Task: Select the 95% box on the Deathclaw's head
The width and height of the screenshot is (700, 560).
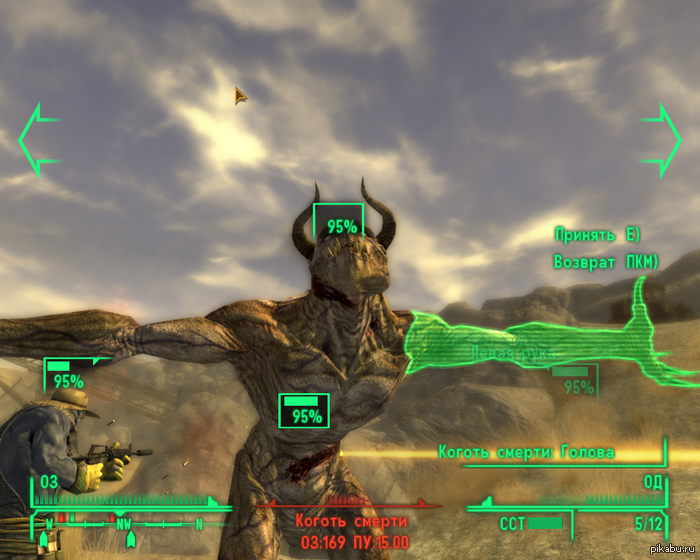Action: tap(339, 223)
